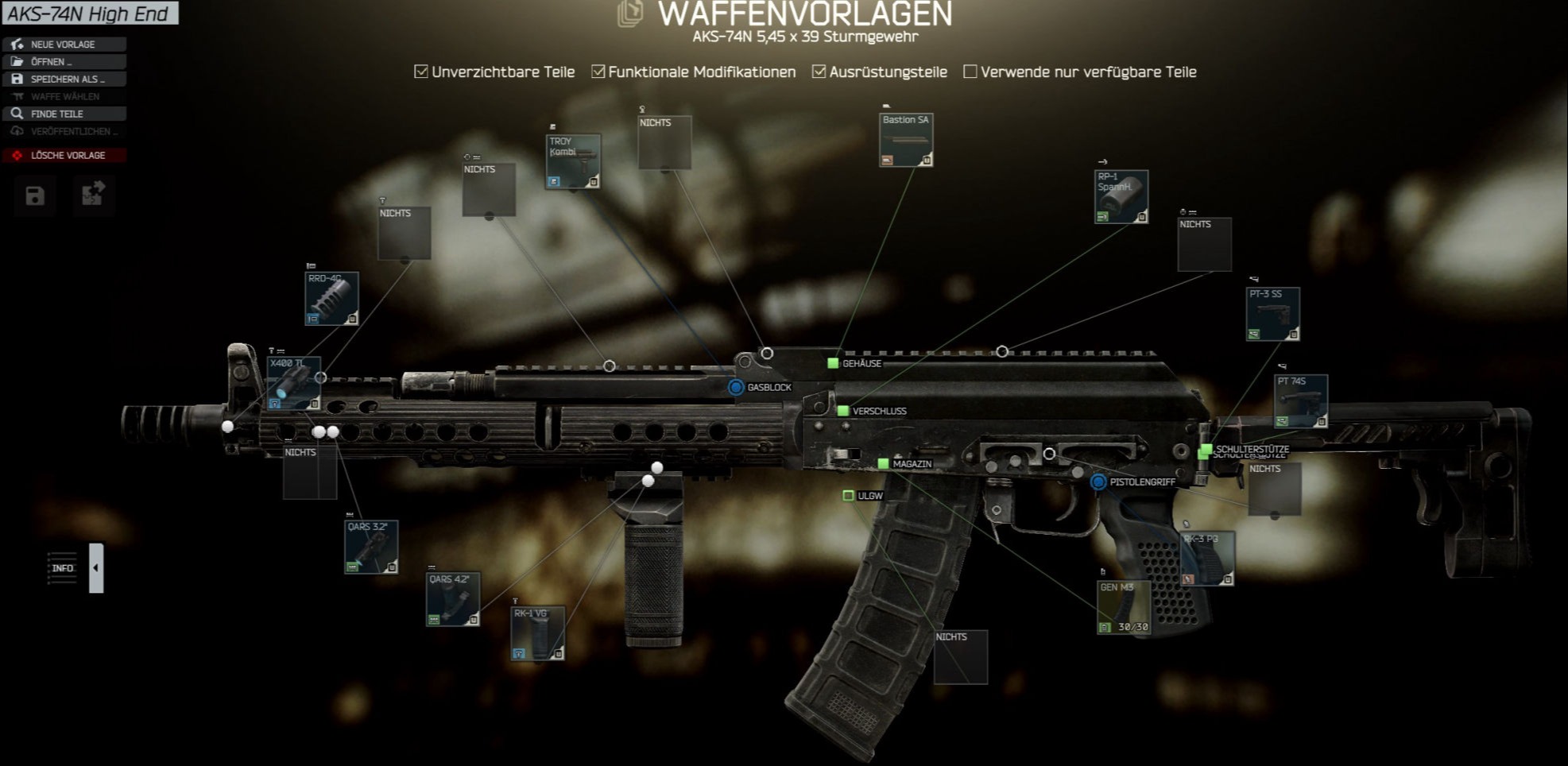The width and height of the screenshot is (1568, 766).
Task: Choose Speichern Als to save preset
Action: (x=64, y=79)
